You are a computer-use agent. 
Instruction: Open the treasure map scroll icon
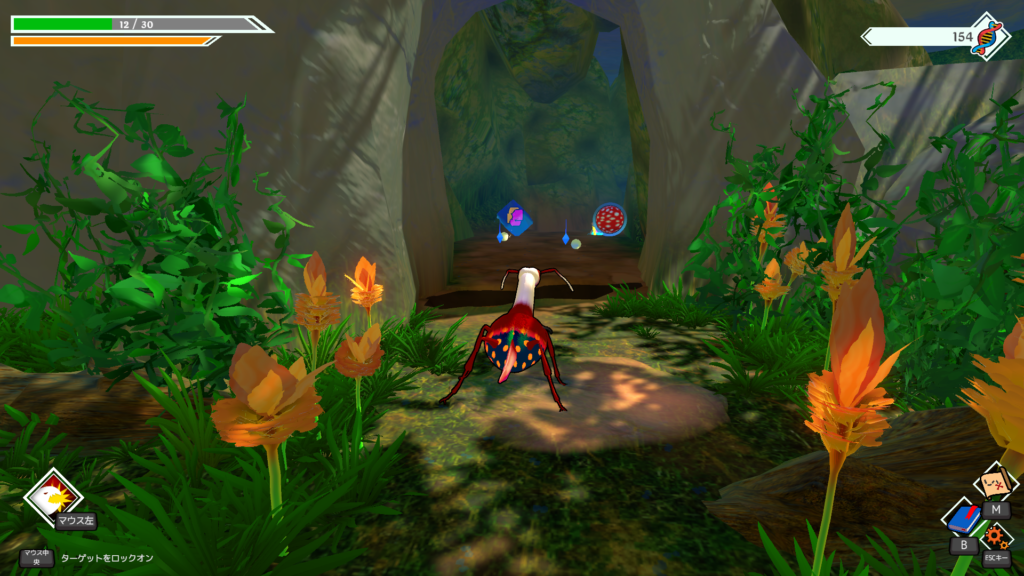pyautogui.click(x=995, y=483)
